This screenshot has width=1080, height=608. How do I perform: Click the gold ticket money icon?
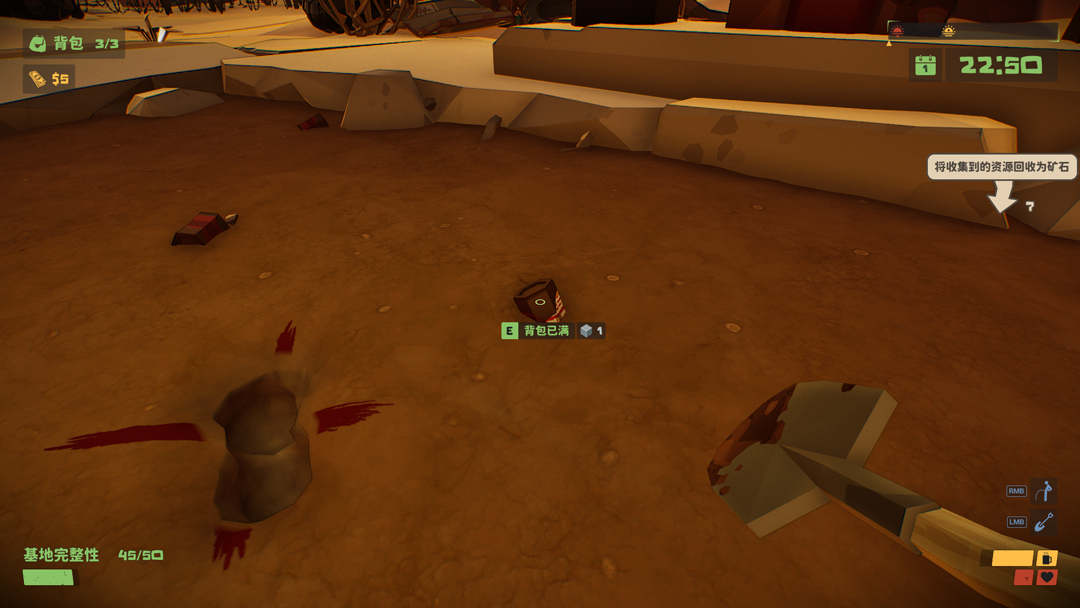coord(37,78)
